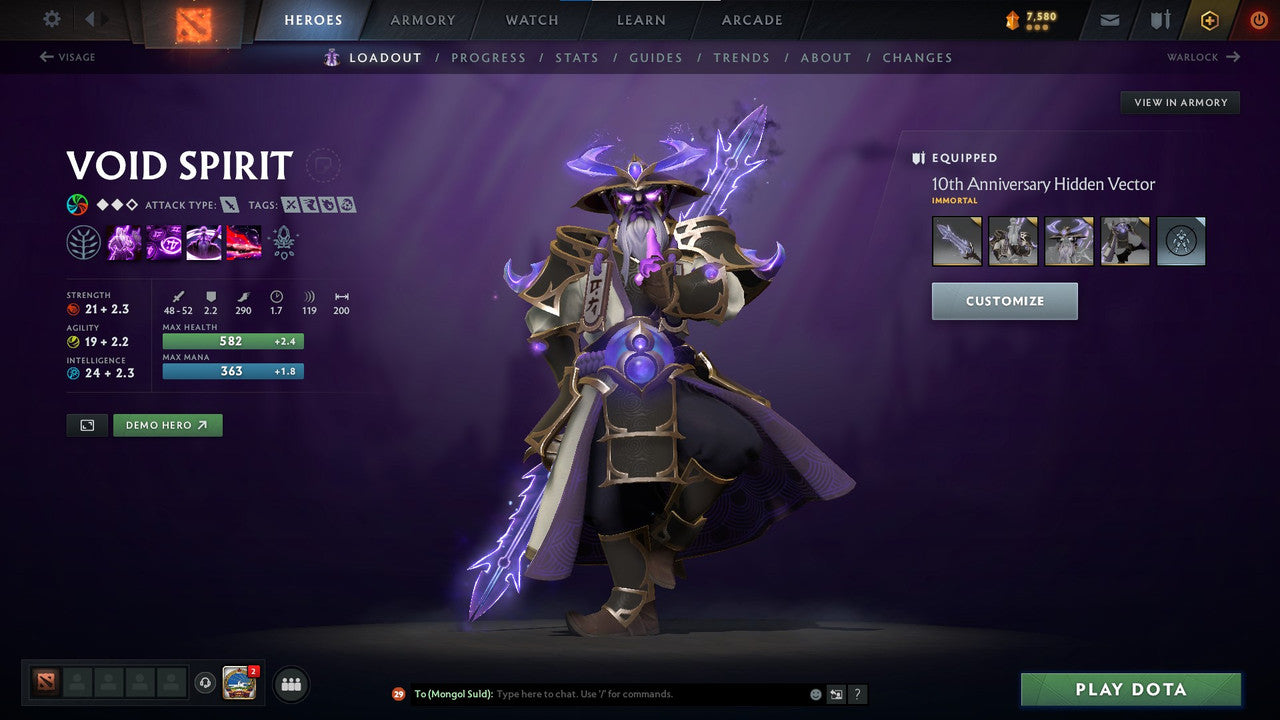Image resolution: width=1280 pixels, height=720 pixels.
Task: Click the power button icon
Action: (1258, 20)
